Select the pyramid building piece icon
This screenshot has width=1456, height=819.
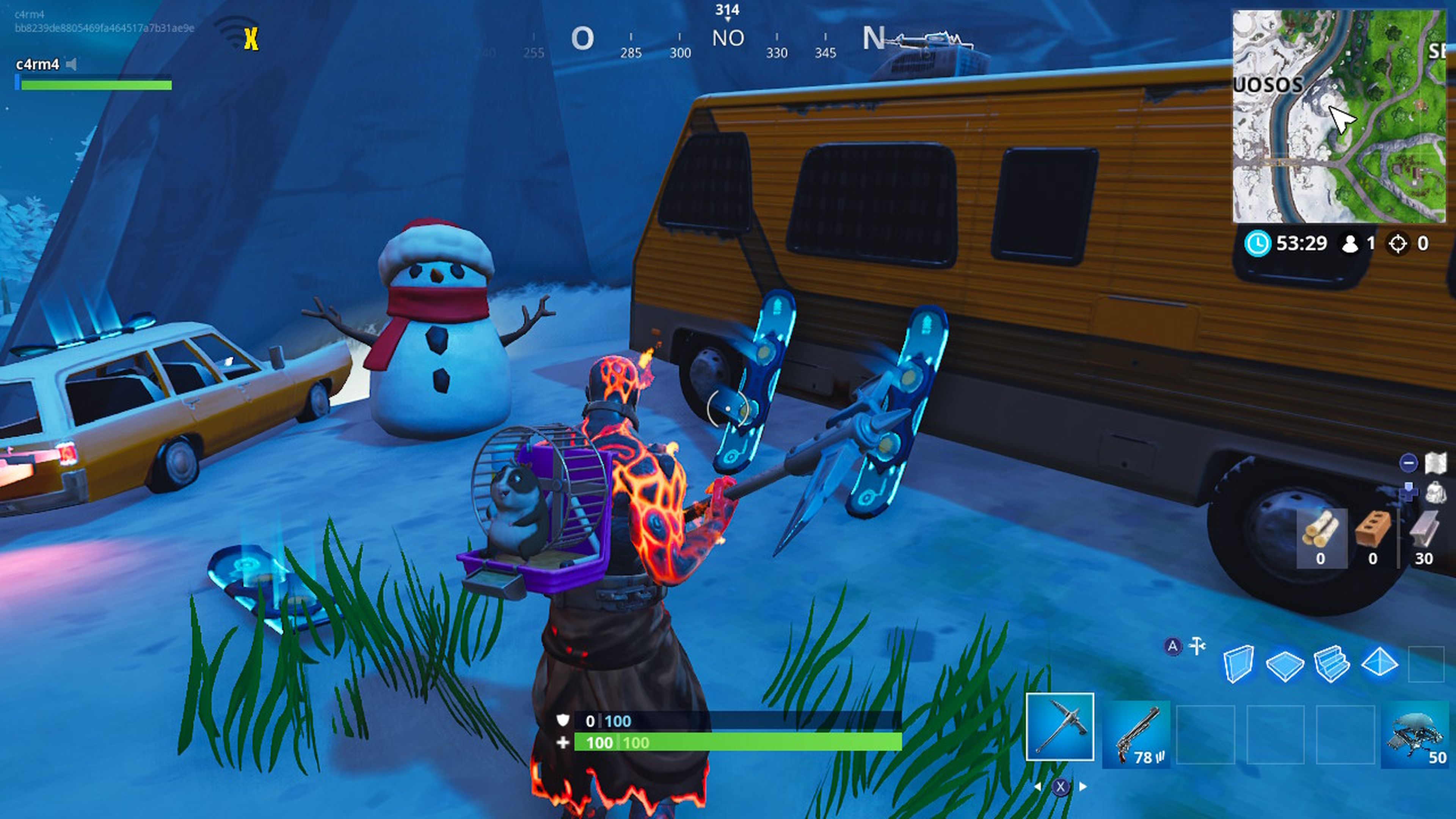[1380, 663]
